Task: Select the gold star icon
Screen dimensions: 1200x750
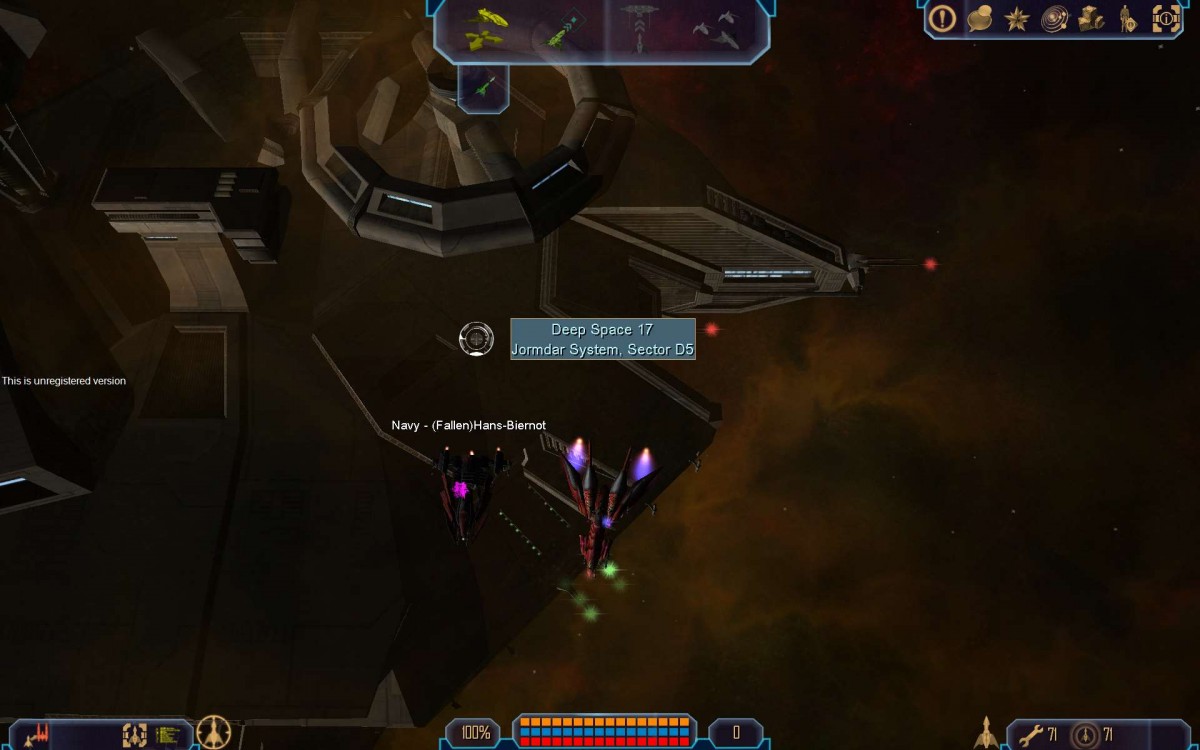Action: tap(1017, 18)
